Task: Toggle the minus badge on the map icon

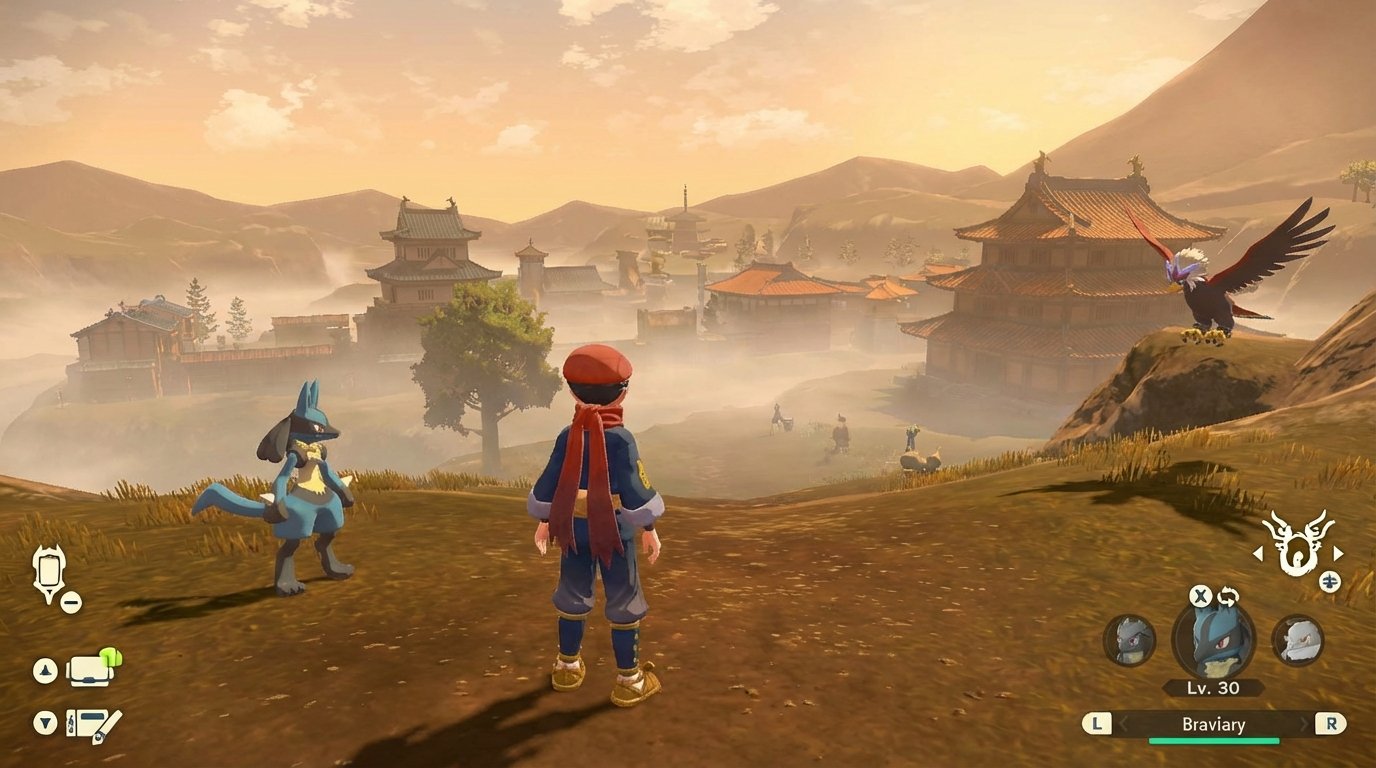Action: (69, 602)
